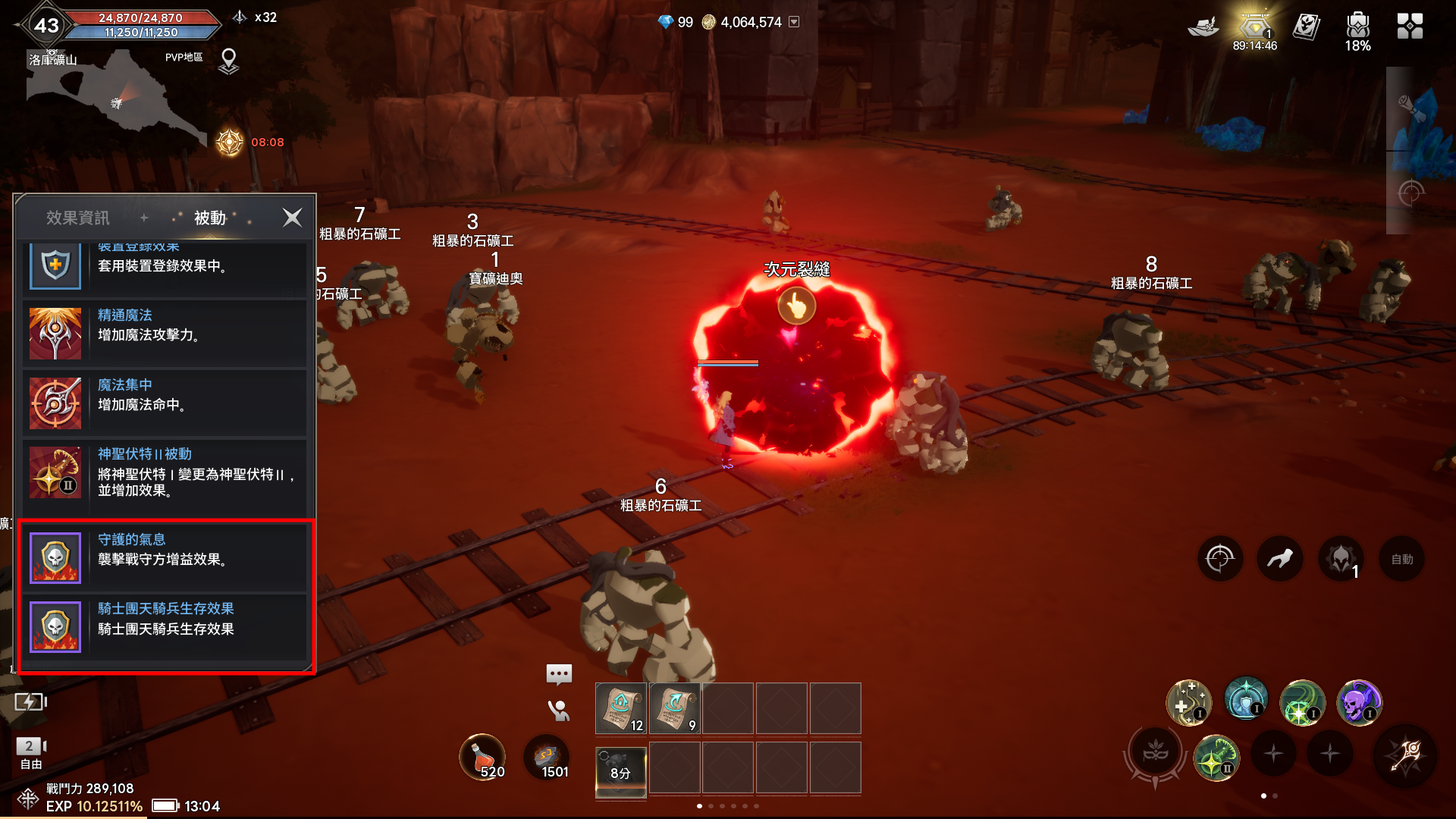
Task: Expand the currency dropdown arrow
Action: tap(794, 22)
